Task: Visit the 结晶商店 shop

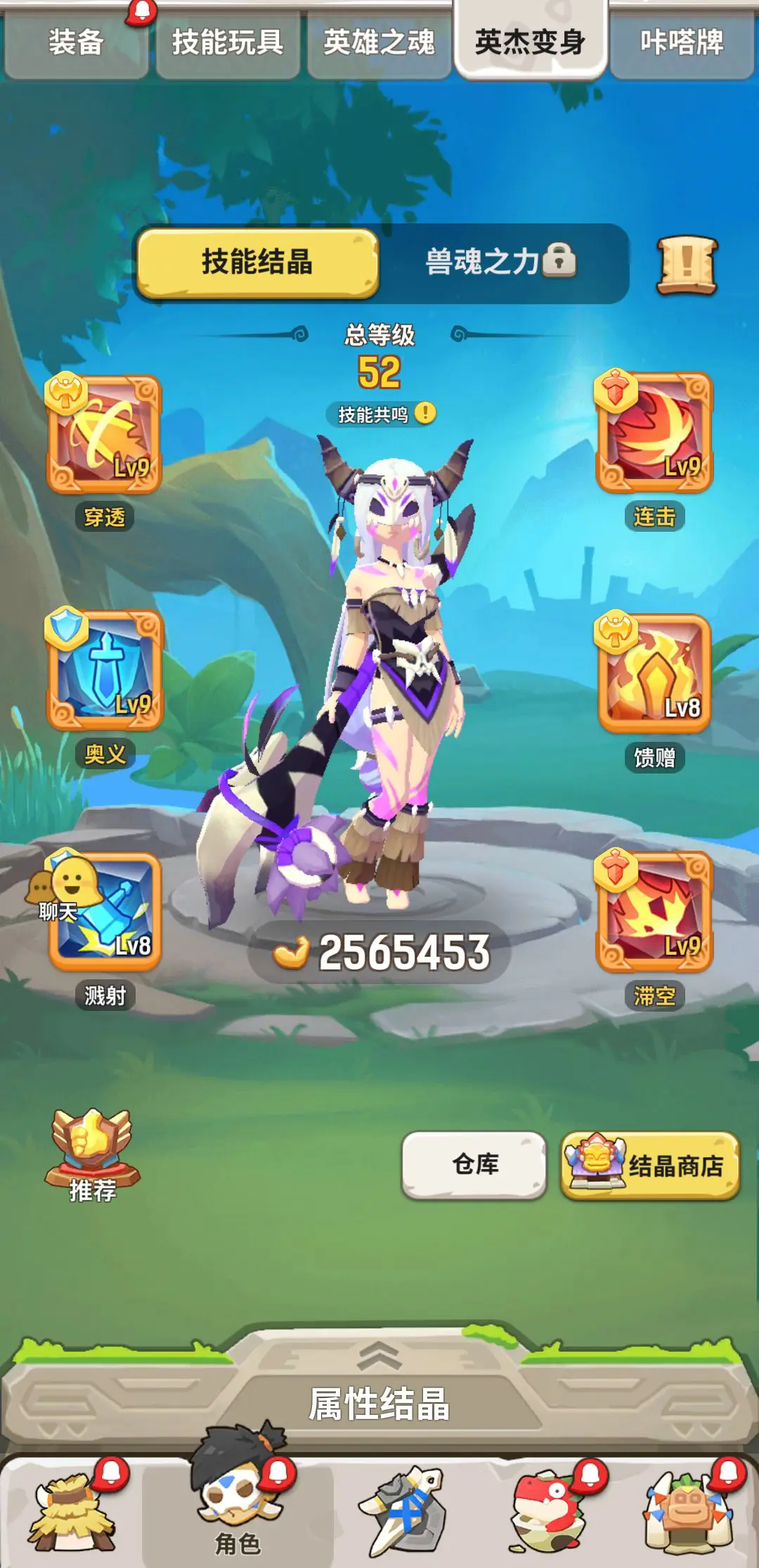Action: pos(650,1165)
